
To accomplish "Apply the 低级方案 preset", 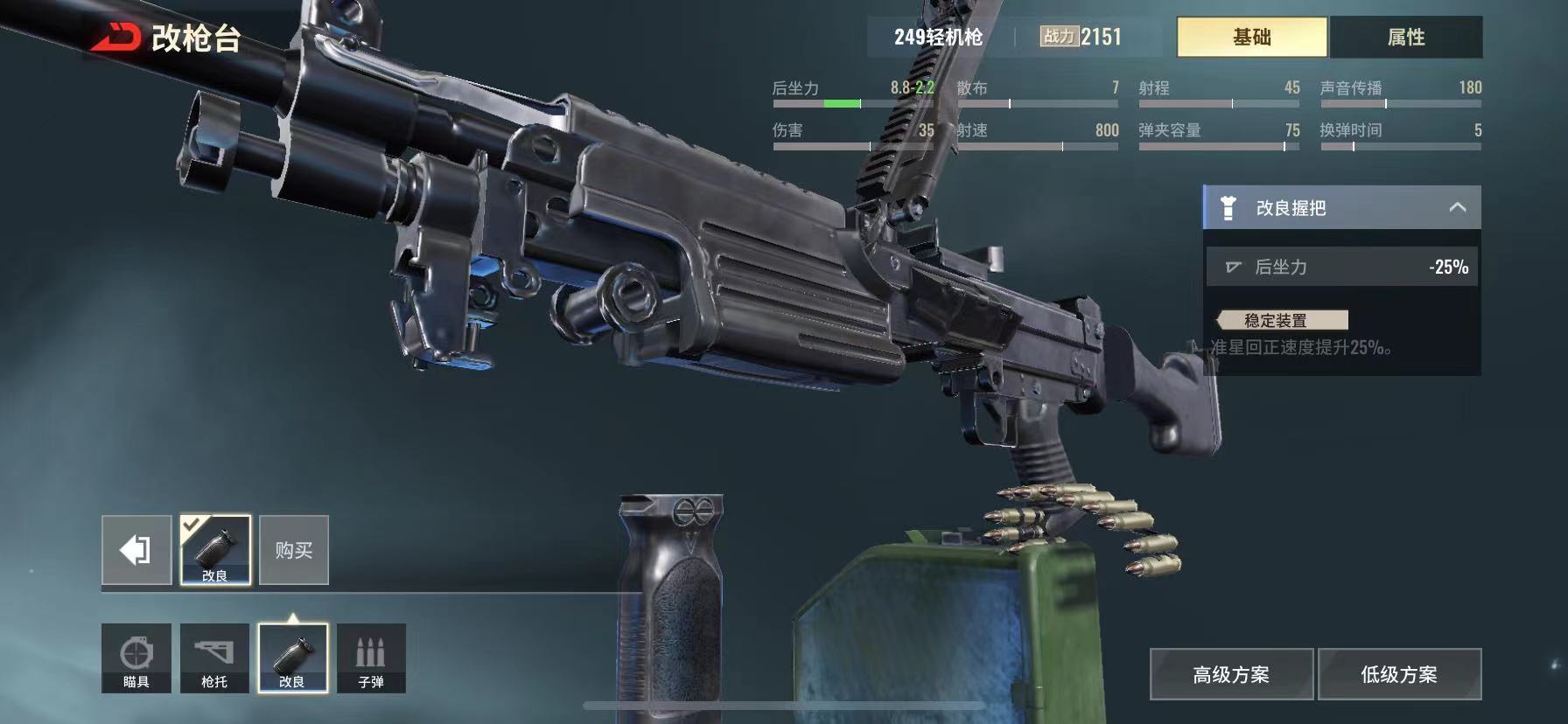I will [x=1399, y=674].
